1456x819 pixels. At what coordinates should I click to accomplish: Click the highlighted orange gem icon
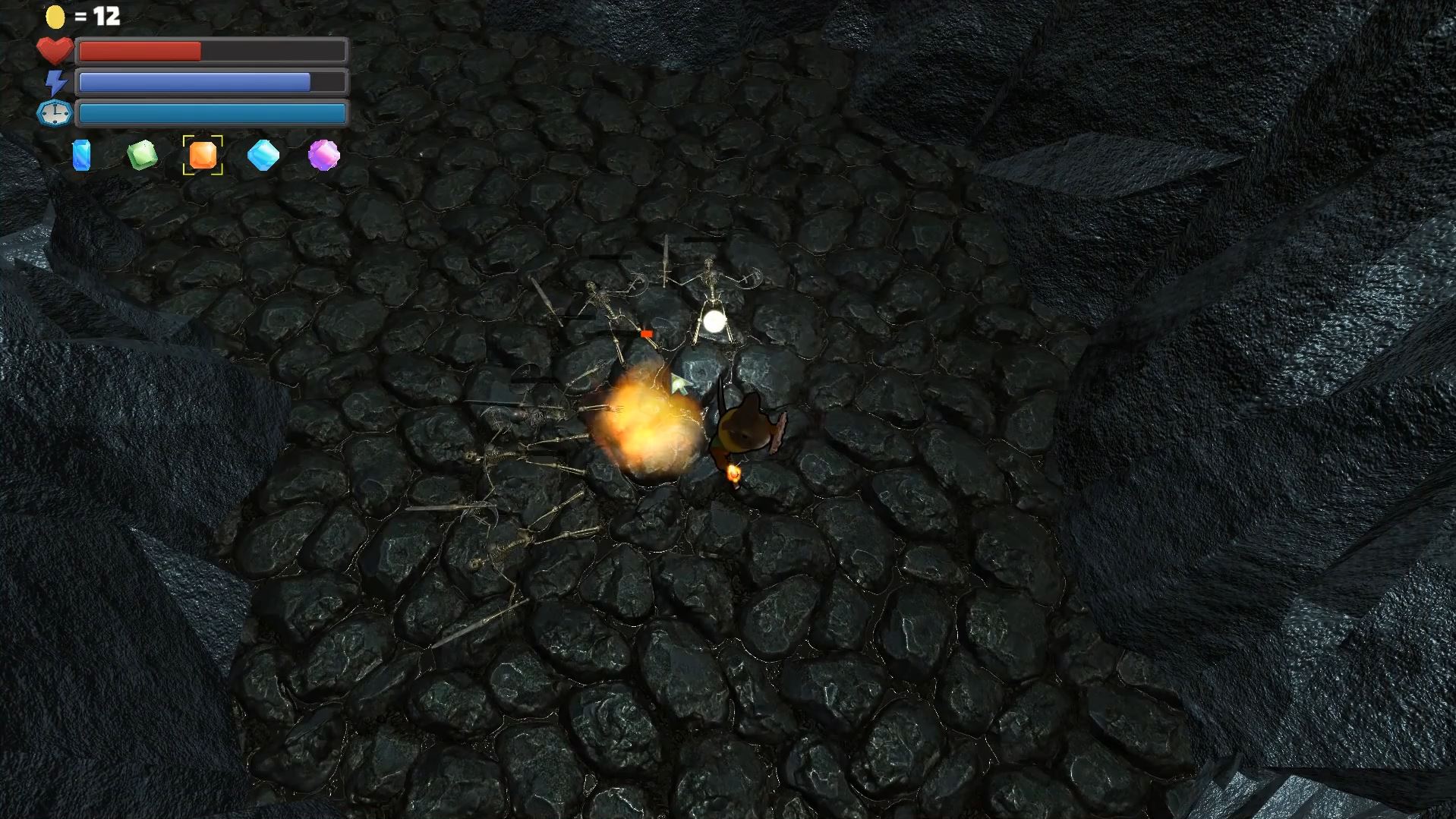203,156
